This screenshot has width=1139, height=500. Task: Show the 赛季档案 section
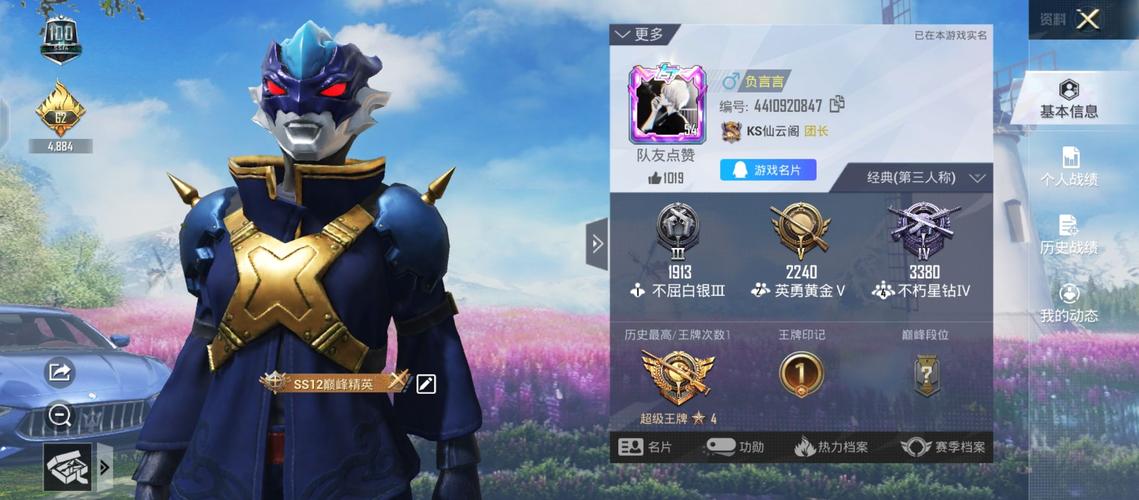tap(943, 447)
